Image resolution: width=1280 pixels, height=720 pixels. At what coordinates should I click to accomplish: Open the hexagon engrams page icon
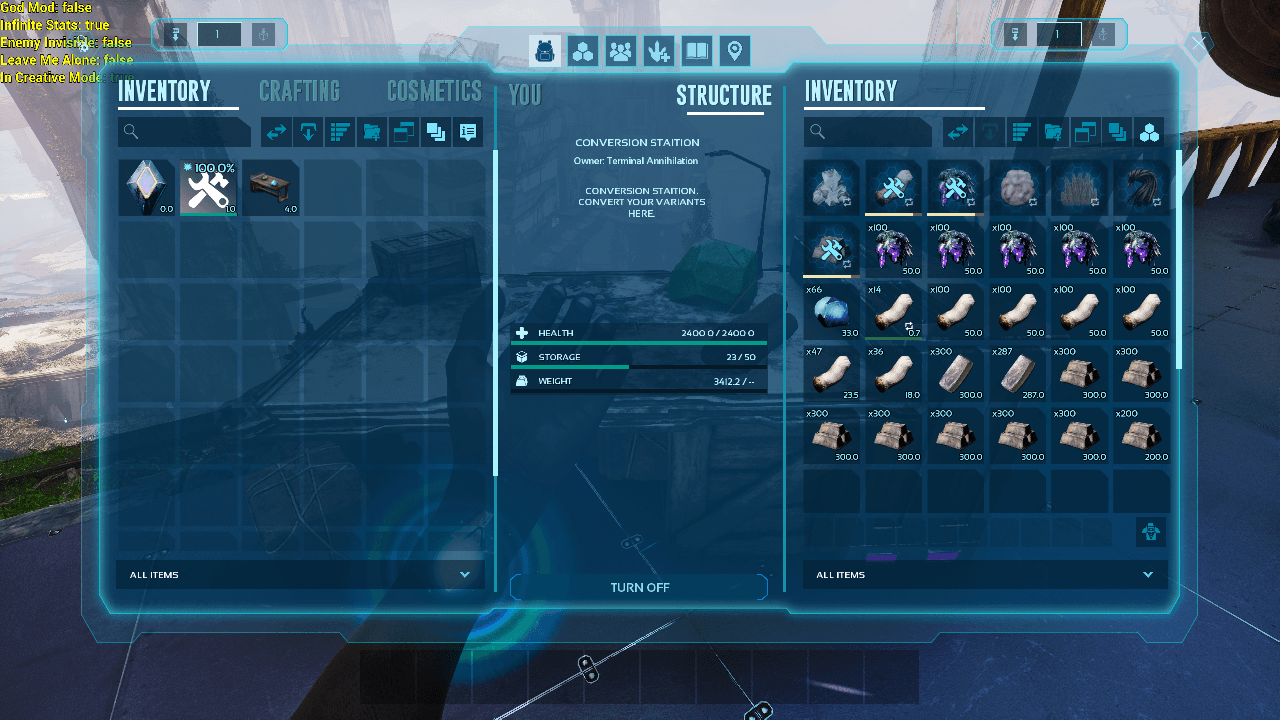click(583, 51)
